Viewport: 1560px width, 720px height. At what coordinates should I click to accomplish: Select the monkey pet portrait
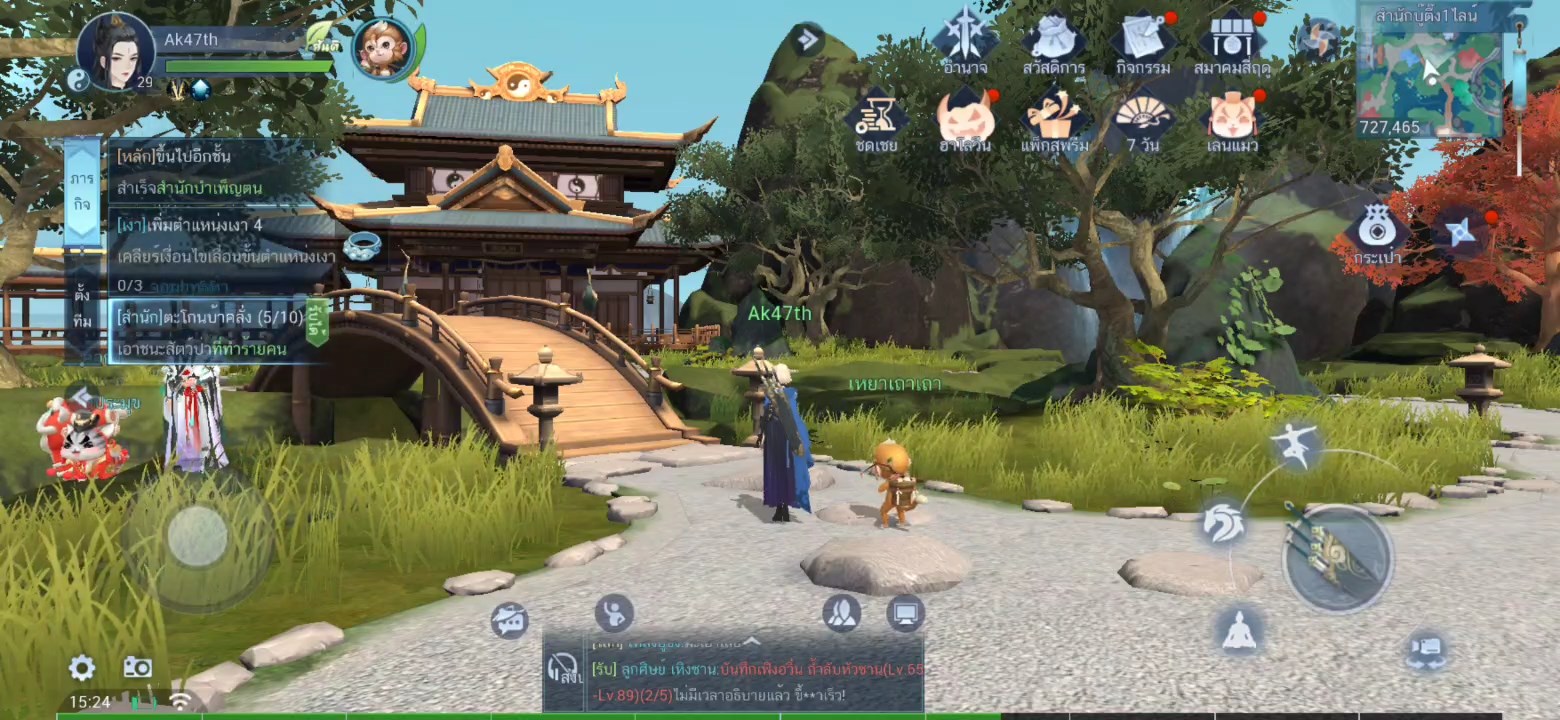coord(383,48)
